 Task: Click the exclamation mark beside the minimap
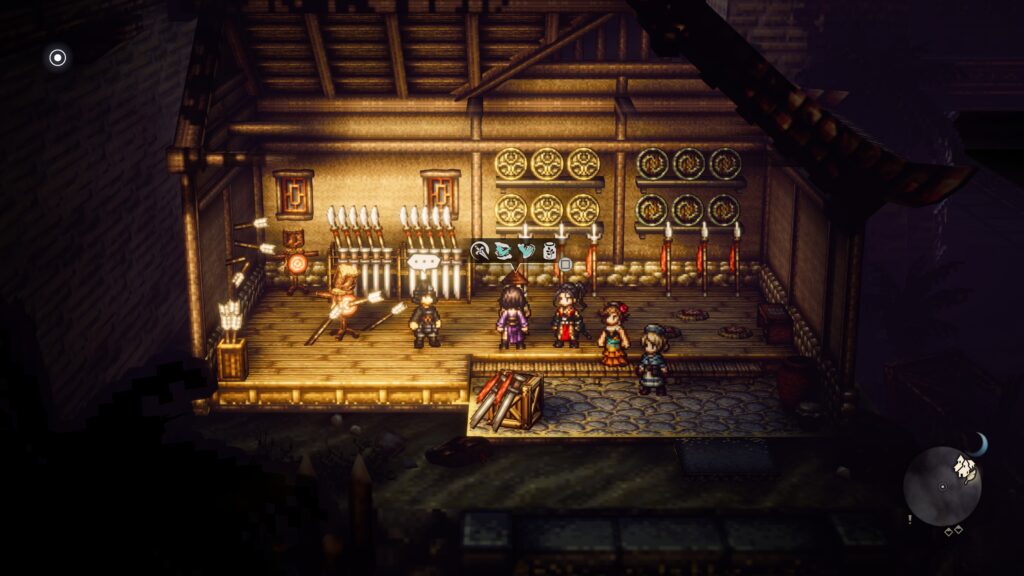(909, 519)
